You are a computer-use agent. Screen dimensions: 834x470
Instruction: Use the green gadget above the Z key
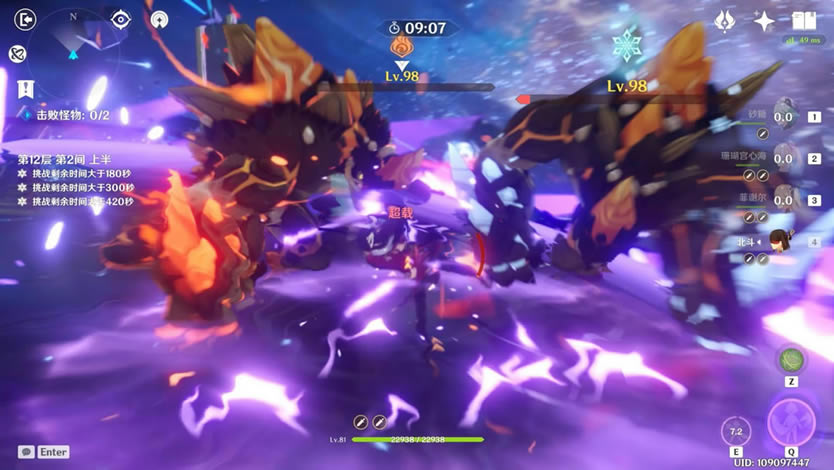[791, 360]
